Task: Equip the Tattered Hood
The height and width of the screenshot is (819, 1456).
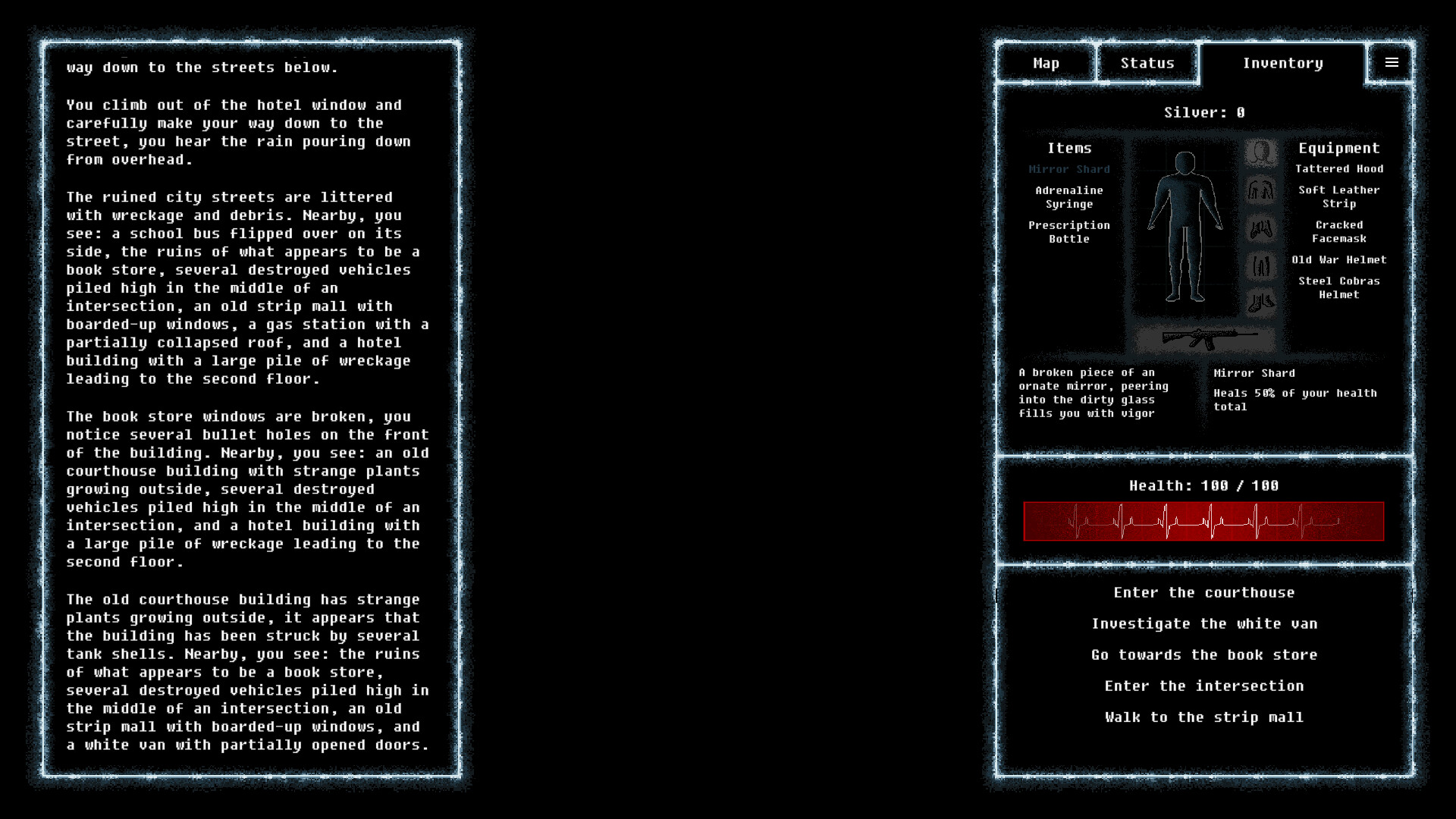Action: point(1339,168)
